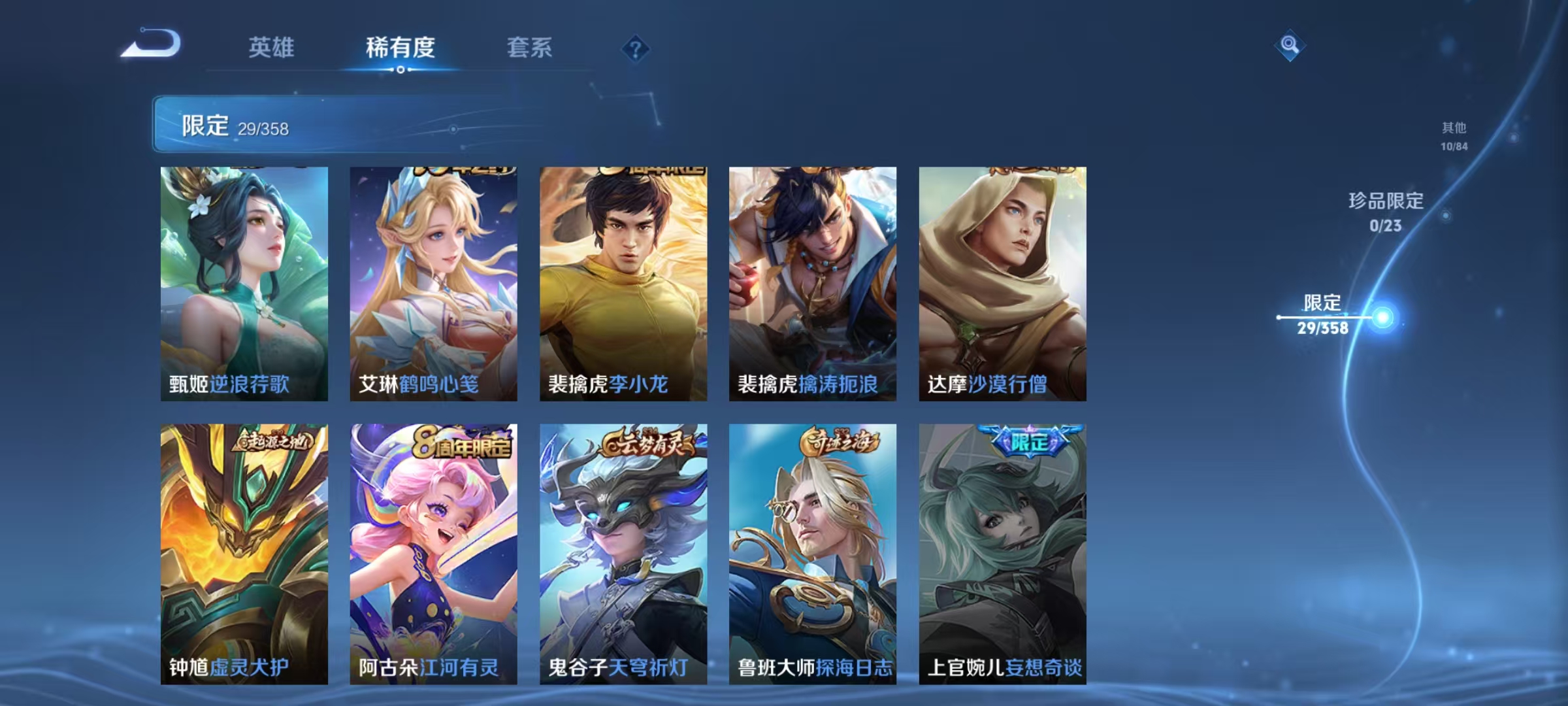
Task: Select the 稀有度 tab
Action: tap(400, 48)
